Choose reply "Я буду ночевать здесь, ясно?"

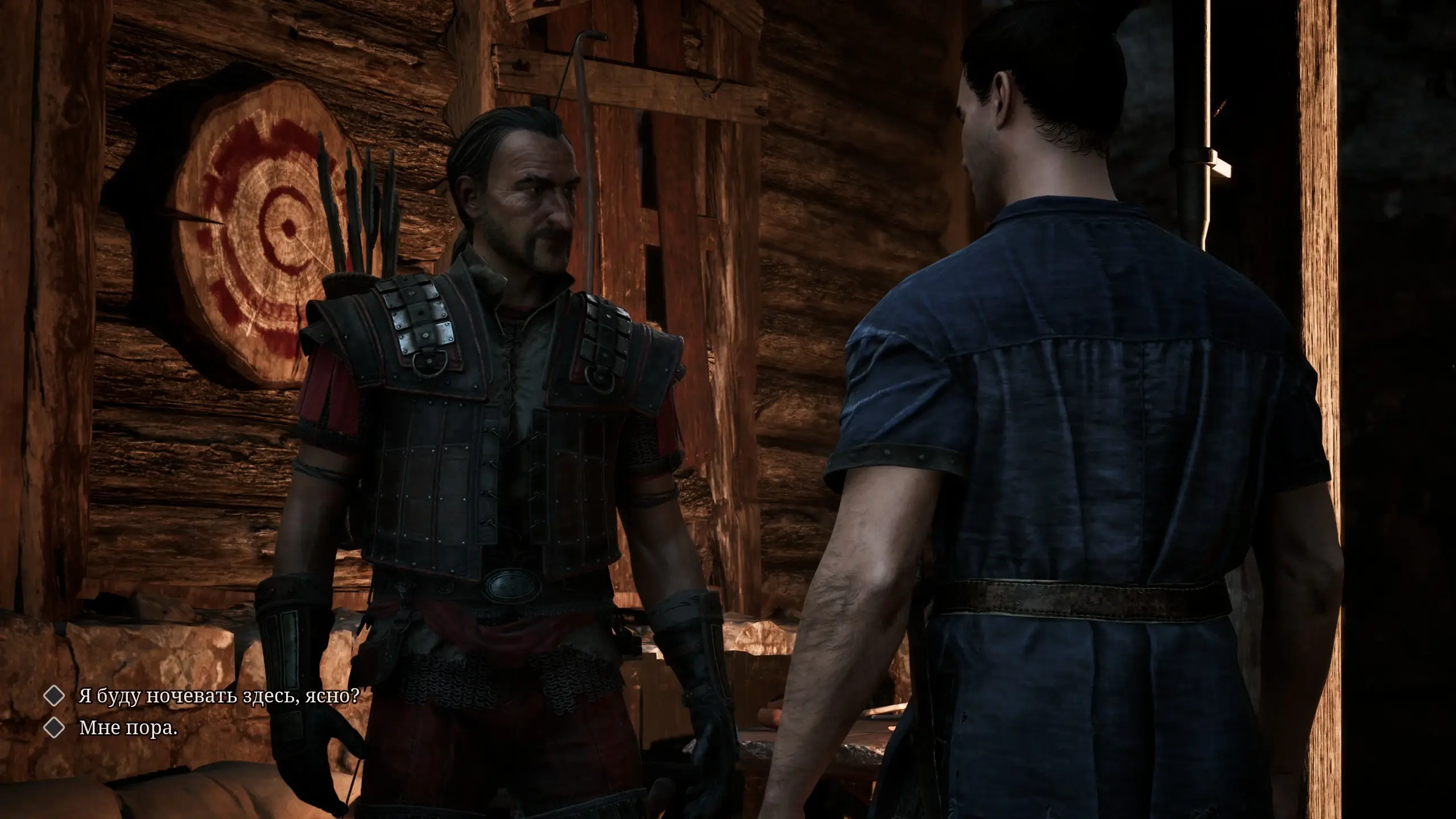coord(218,696)
